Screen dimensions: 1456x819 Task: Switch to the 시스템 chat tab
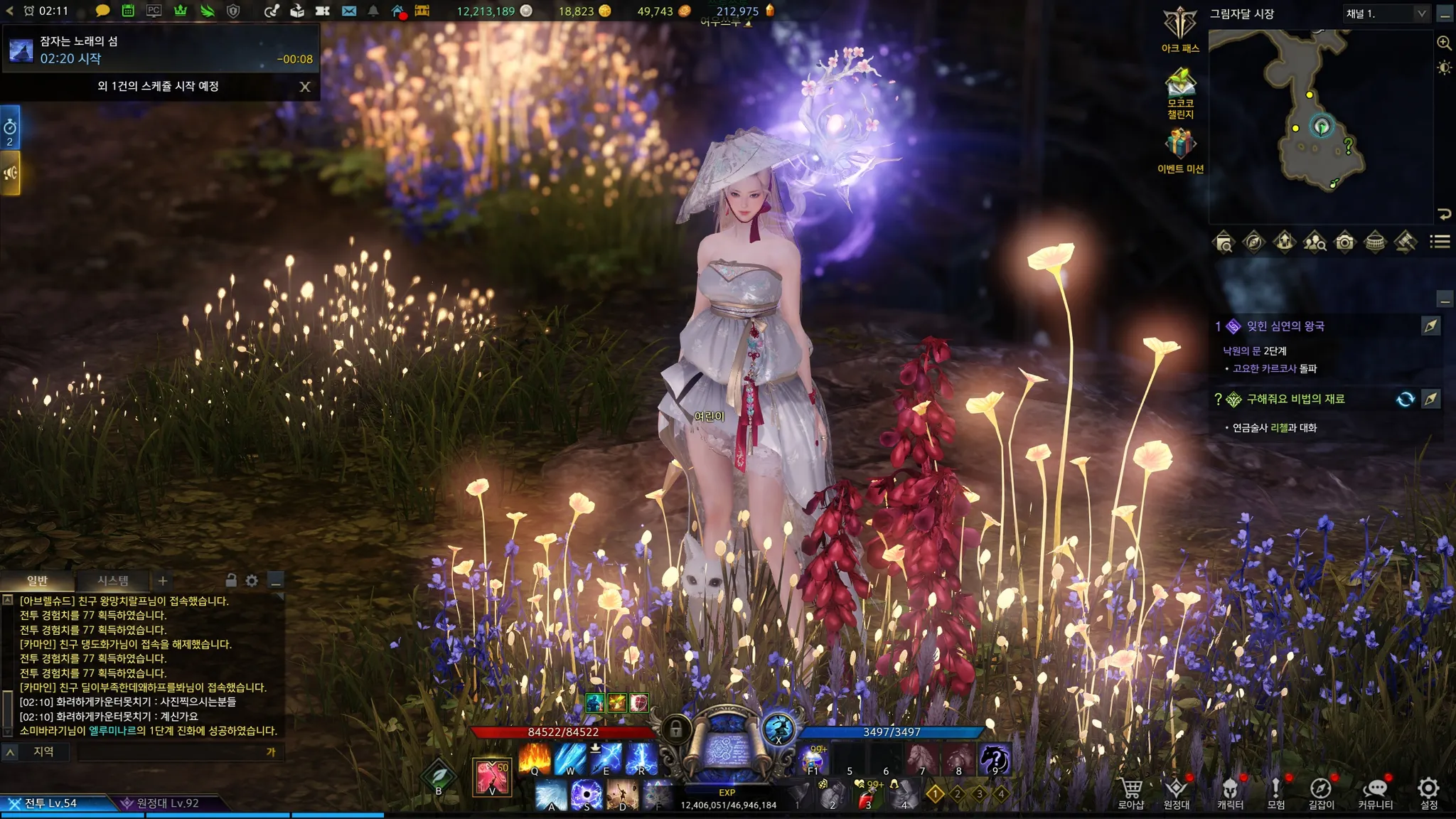pyautogui.click(x=113, y=581)
